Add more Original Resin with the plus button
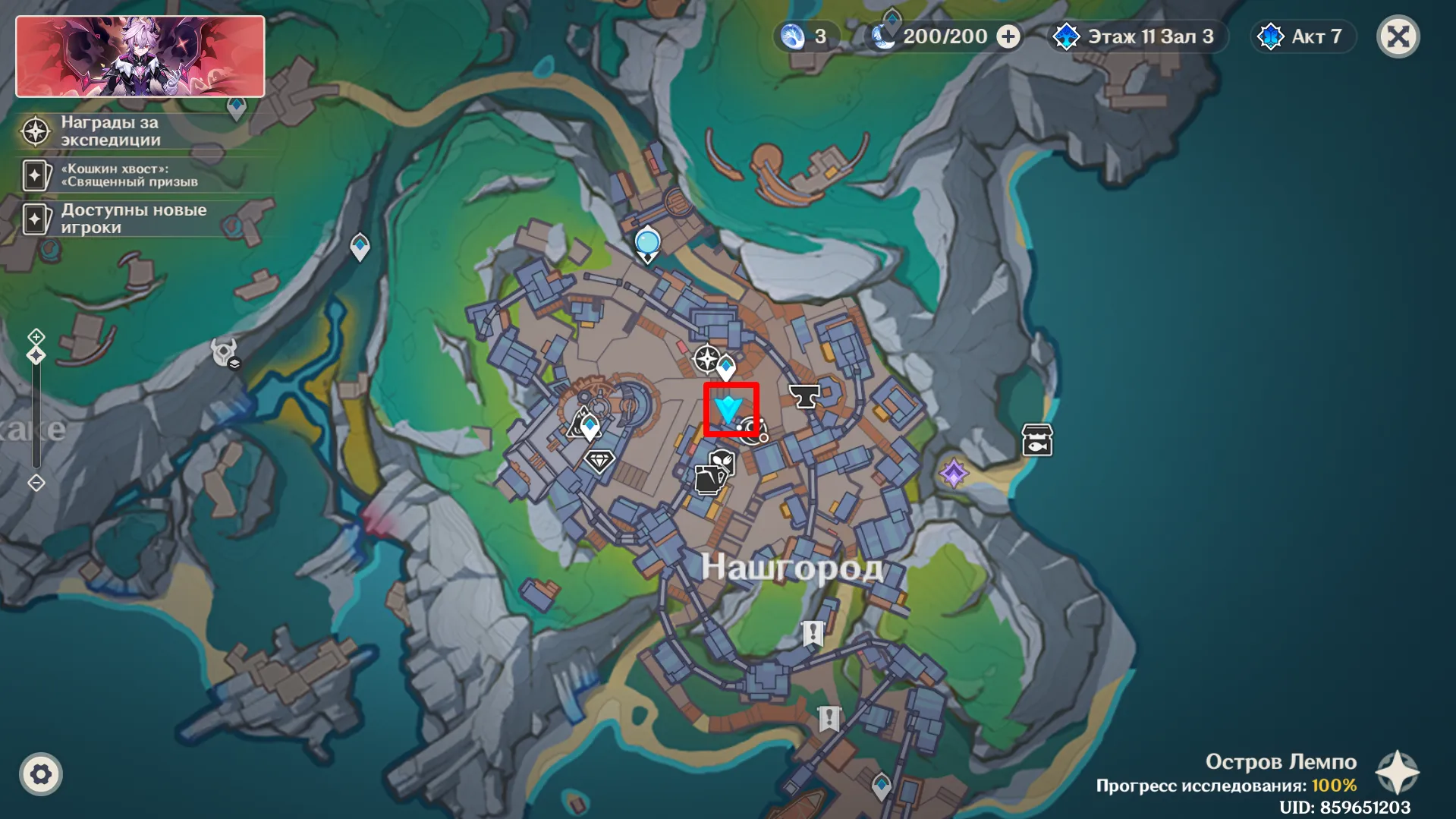This screenshot has width=1456, height=819. 1008,36
